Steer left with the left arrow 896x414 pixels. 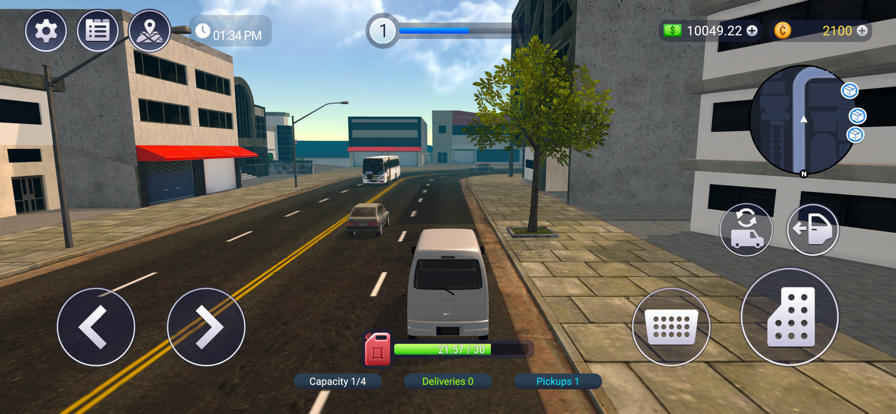click(x=96, y=326)
